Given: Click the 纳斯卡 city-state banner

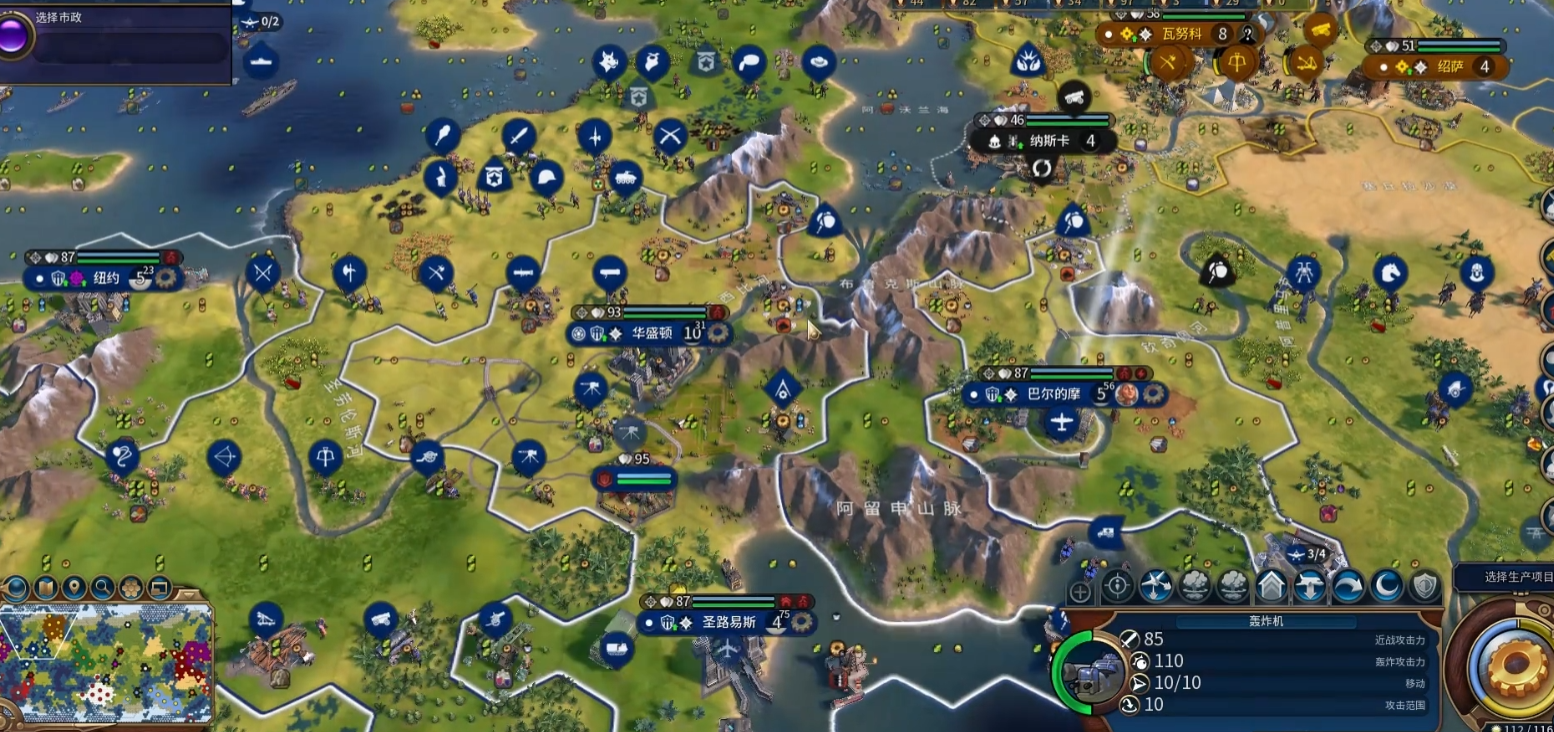Looking at the screenshot, I should point(1048,141).
